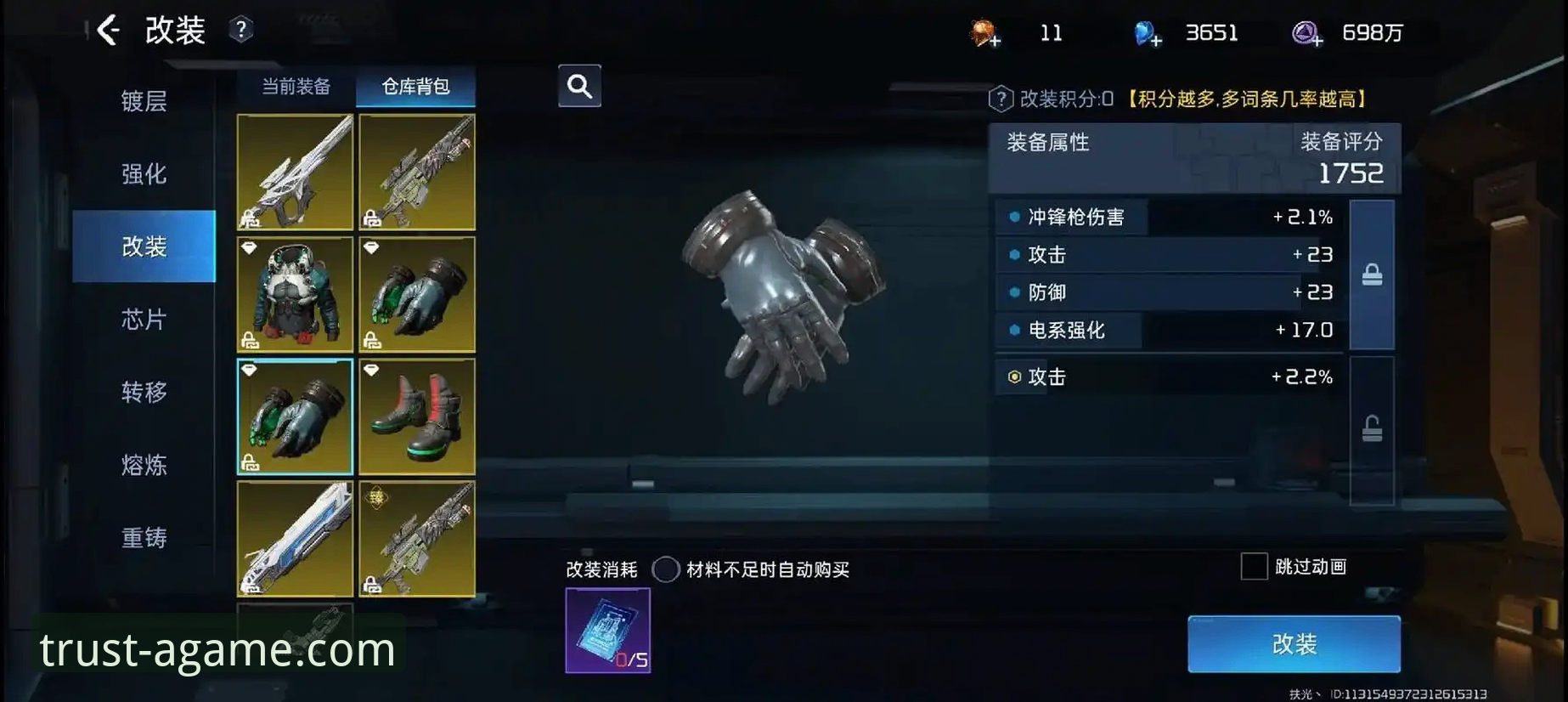Choose the 芯片 menu entry
The height and width of the screenshot is (702, 1568).
tap(144, 320)
